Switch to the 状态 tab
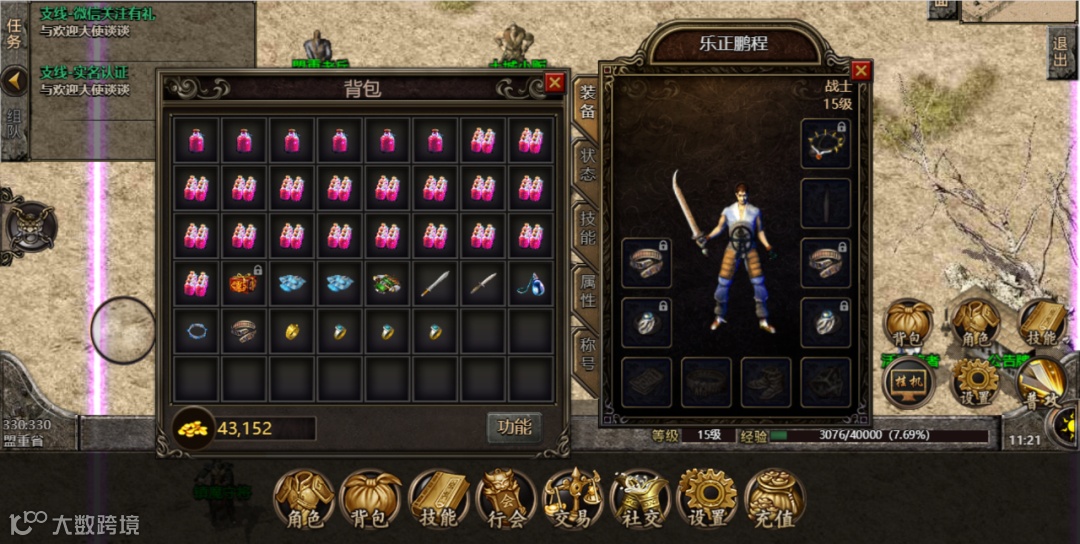 (x=587, y=165)
